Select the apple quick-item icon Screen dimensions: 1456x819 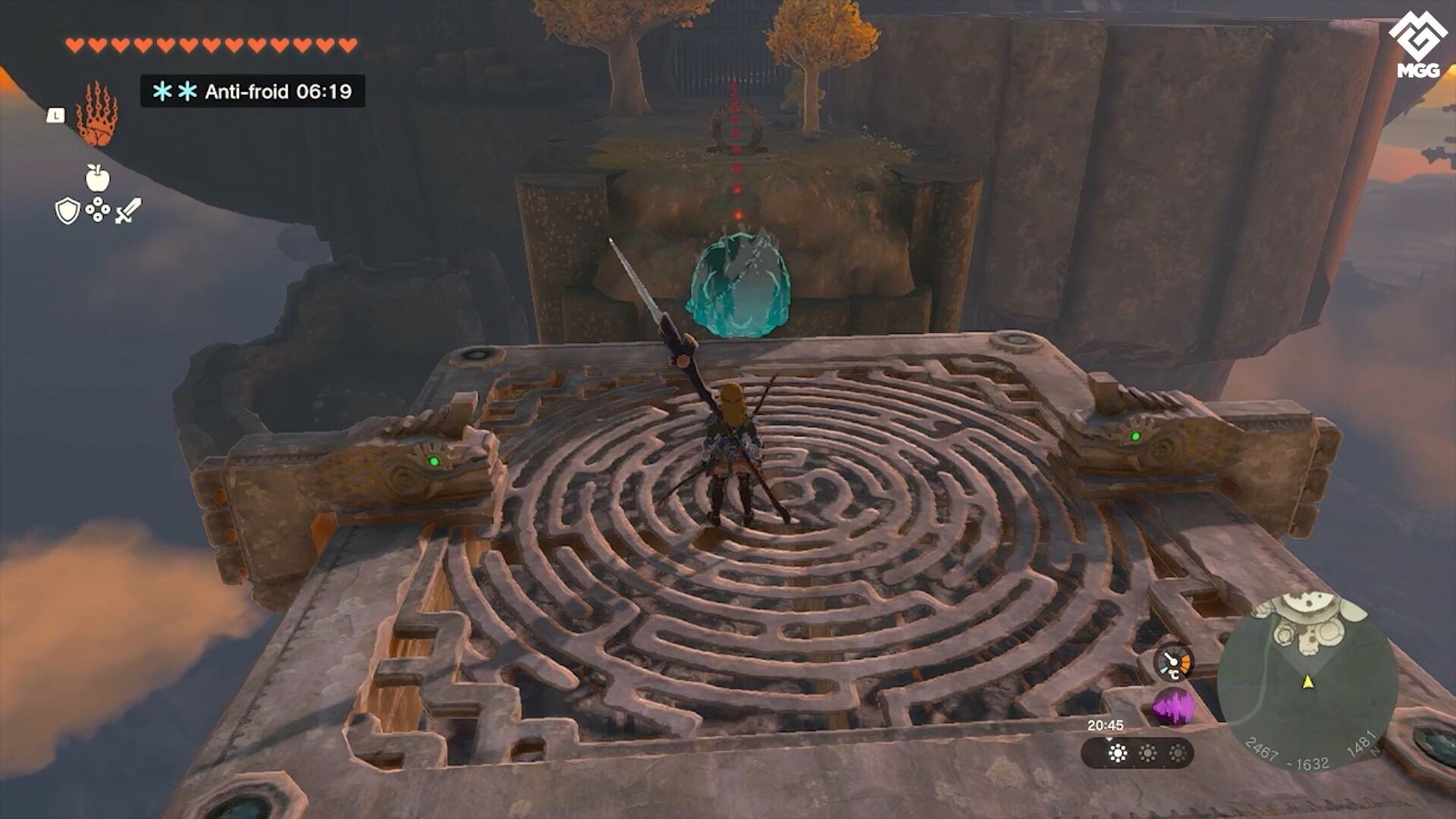point(97,178)
